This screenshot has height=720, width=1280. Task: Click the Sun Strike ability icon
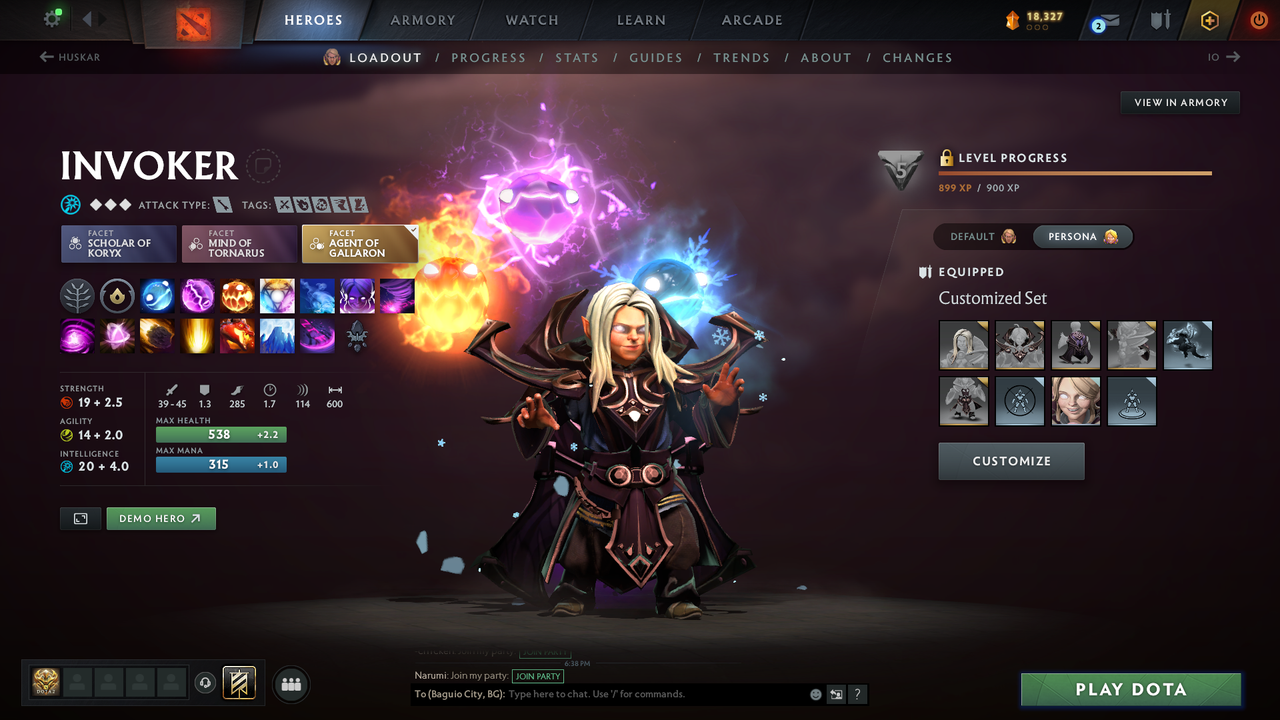(197, 336)
